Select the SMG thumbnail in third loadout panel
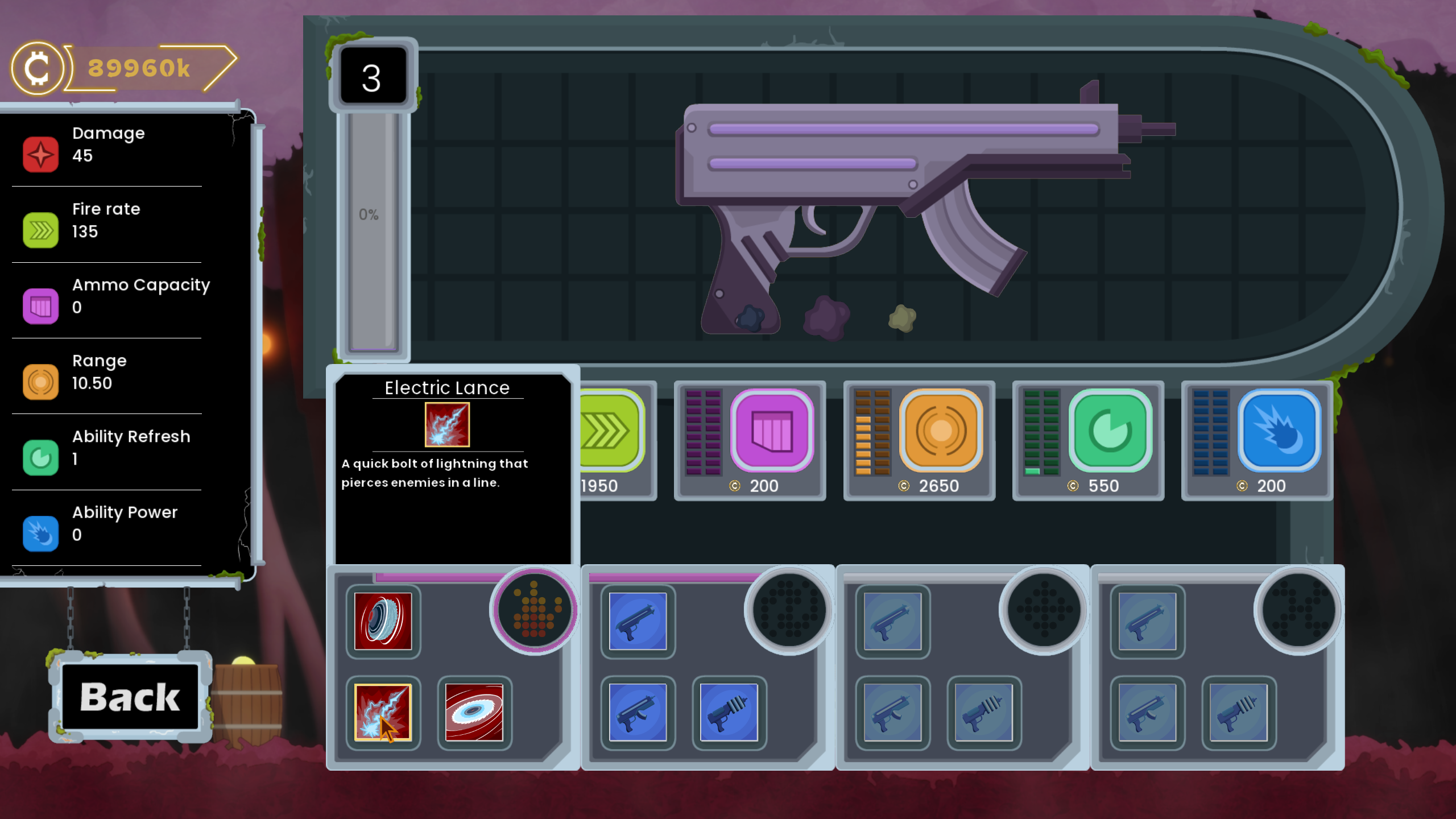 tap(894, 713)
